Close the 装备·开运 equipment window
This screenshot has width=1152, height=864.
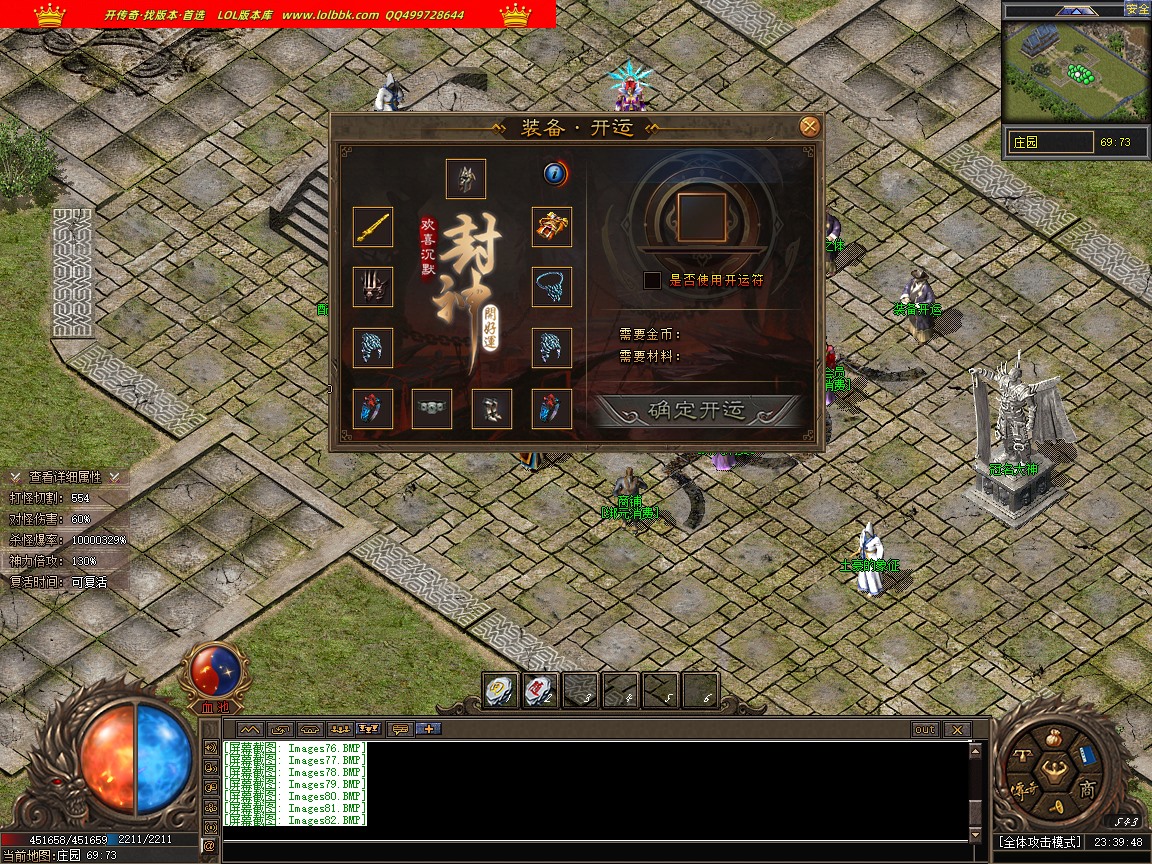(810, 126)
